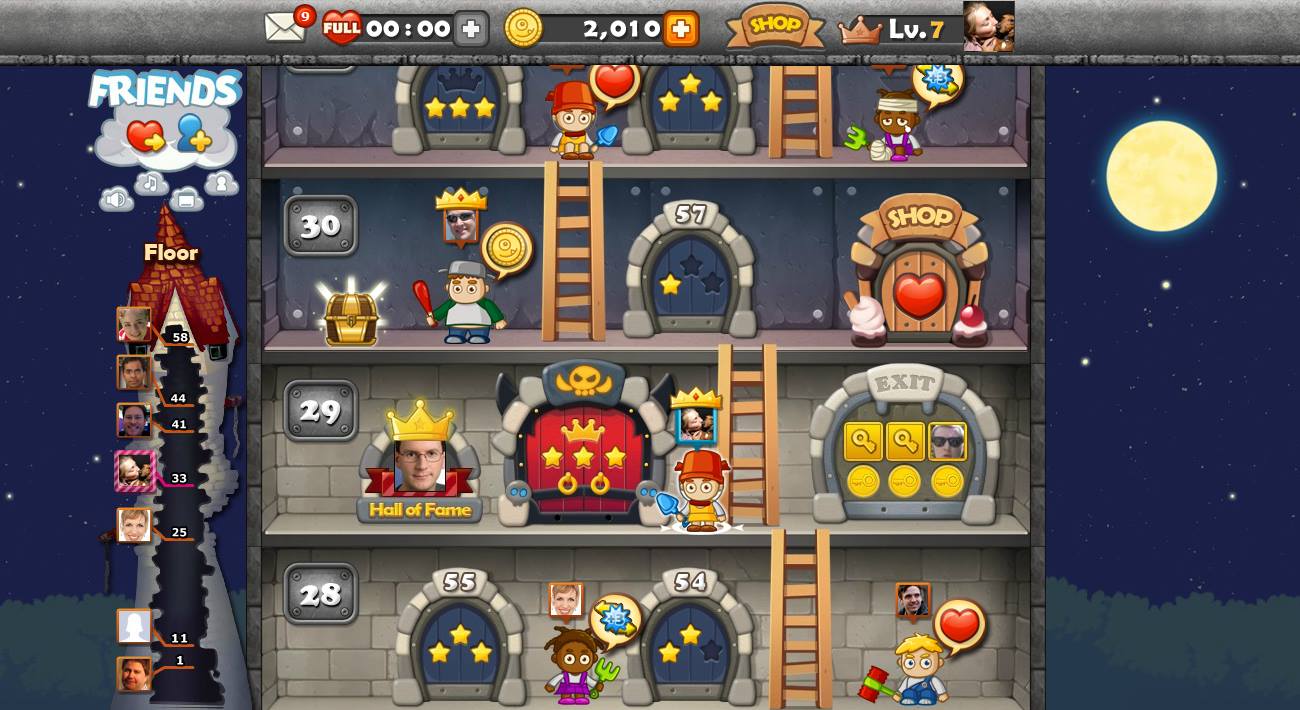Image resolution: width=1300 pixels, height=710 pixels.
Task: Enter the heart Shop door on floor 30
Action: coord(919,290)
